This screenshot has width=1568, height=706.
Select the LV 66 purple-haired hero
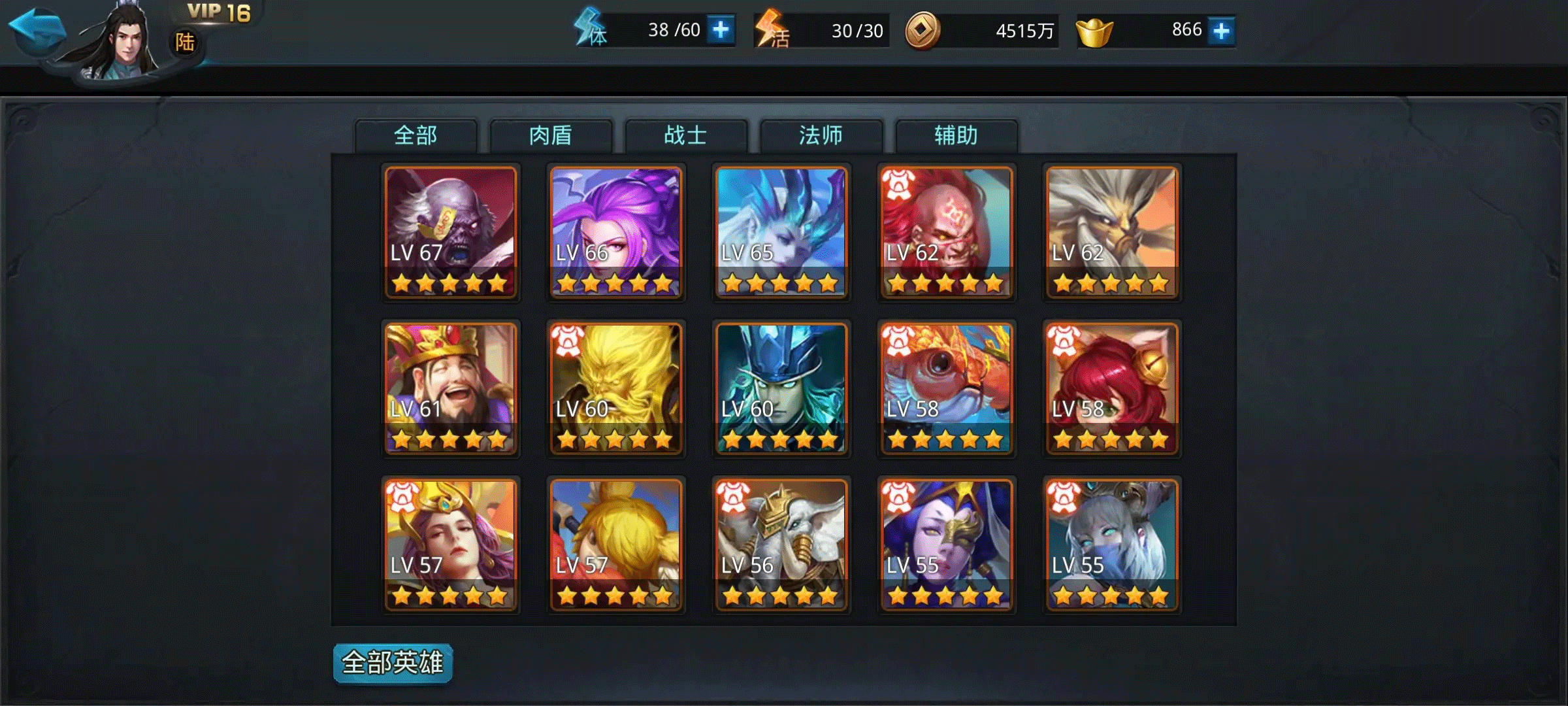pos(616,232)
